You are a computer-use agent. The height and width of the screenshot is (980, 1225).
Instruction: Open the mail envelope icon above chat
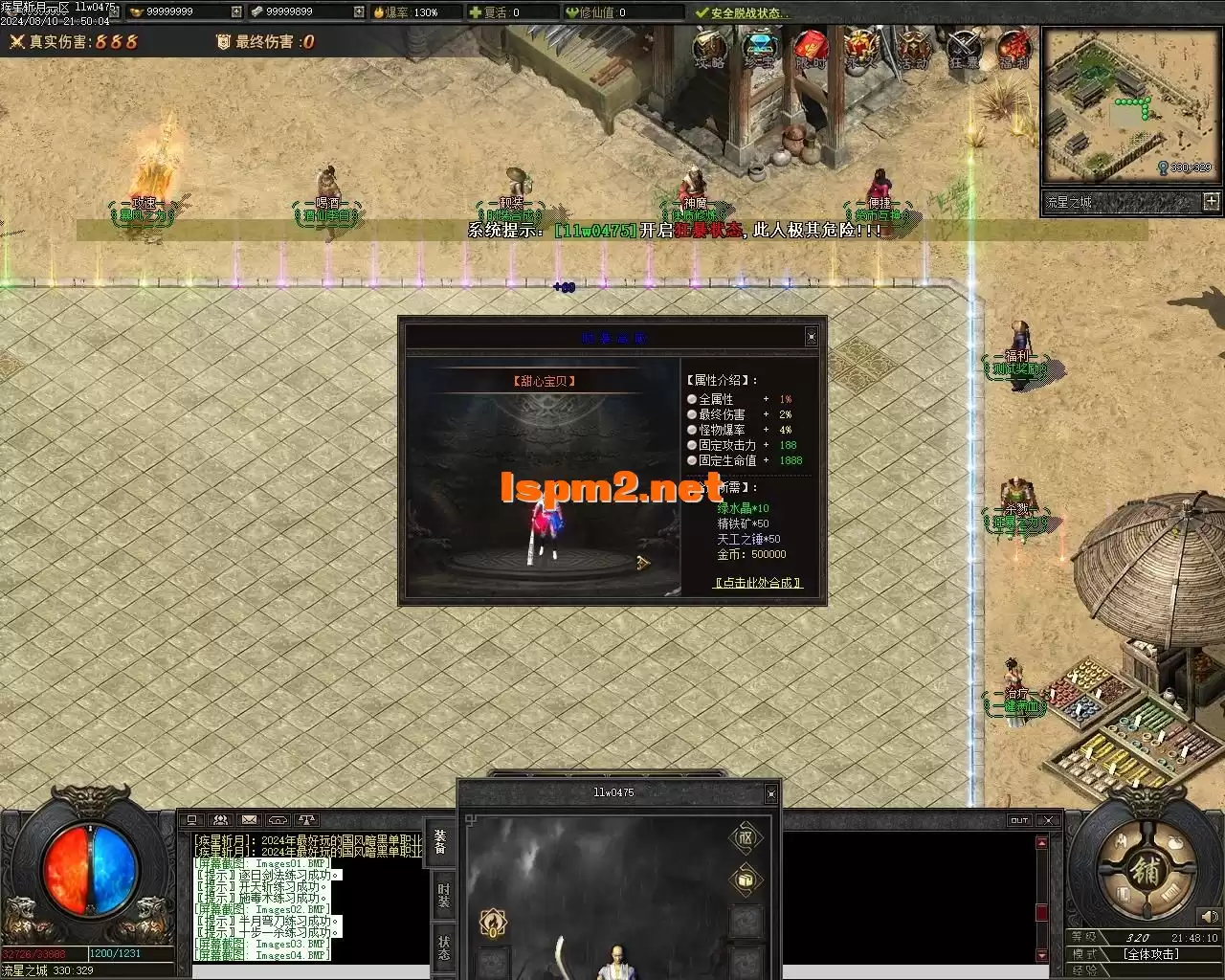pyautogui.click(x=249, y=820)
